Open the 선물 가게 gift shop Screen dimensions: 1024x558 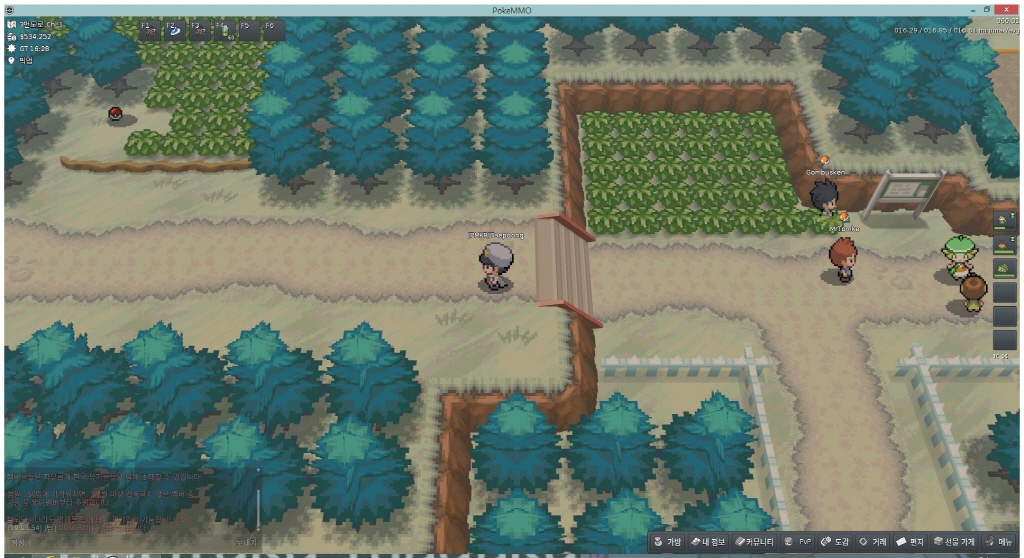click(953, 542)
